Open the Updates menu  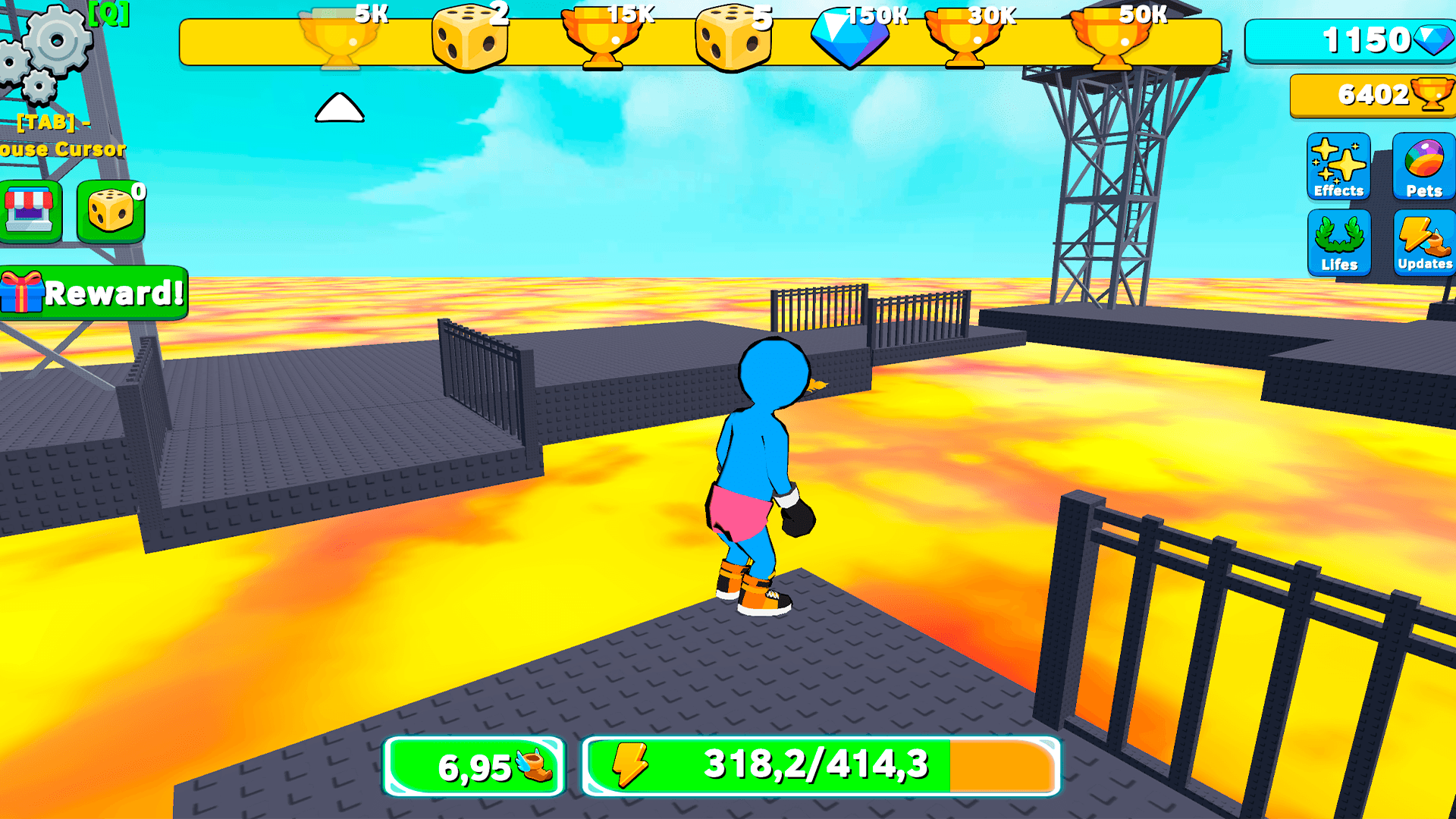pos(1423,241)
